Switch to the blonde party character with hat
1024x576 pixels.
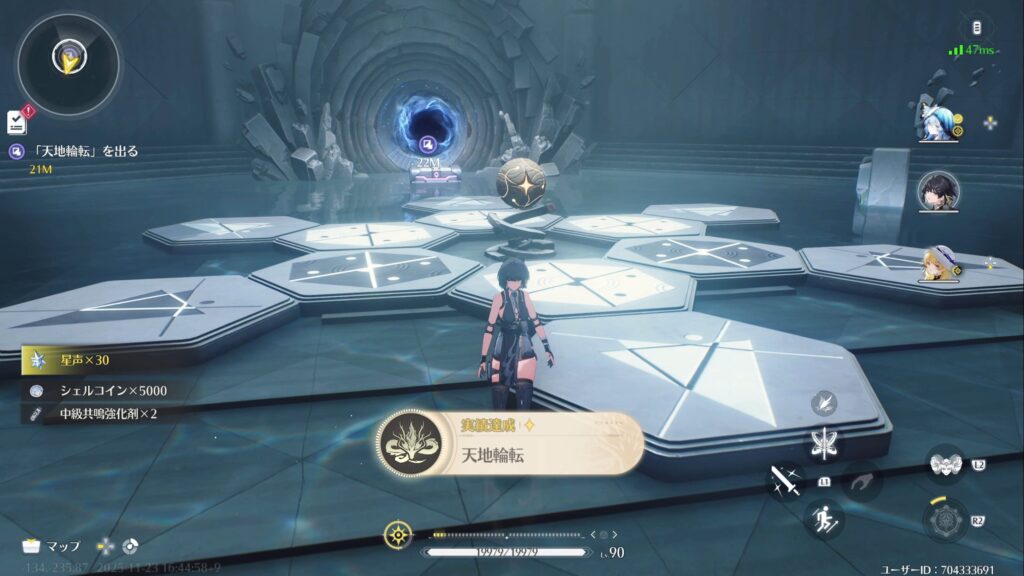pyautogui.click(x=939, y=263)
